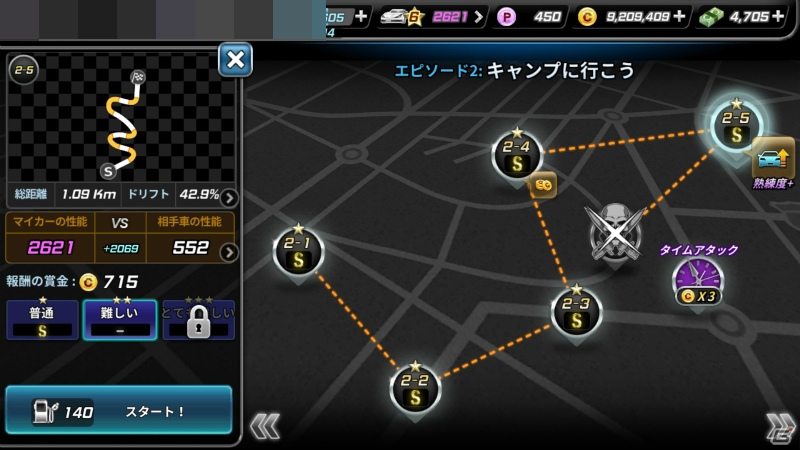The width and height of the screenshot is (800, 450).
Task: Select the highlighted stage 2-5 node
Action: point(737,127)
